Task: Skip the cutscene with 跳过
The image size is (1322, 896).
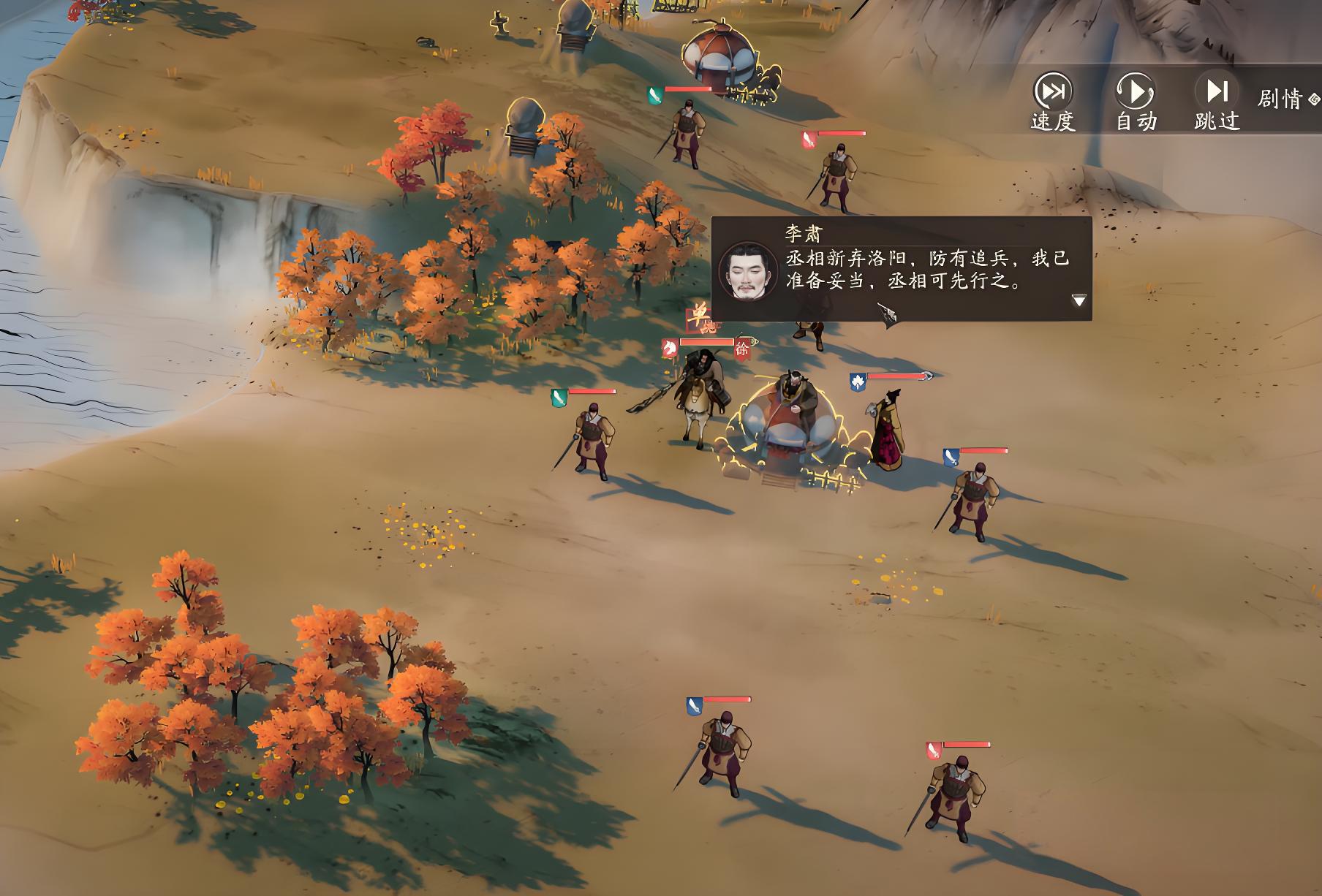Action: pyautogui.click(x=1217, y=92)
